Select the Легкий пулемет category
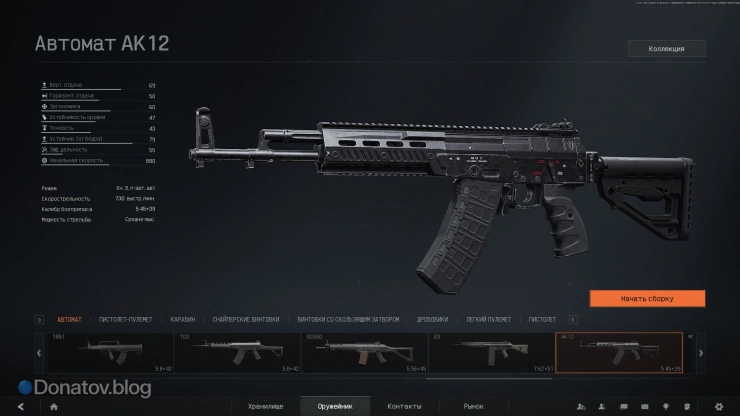The image size is (740, 416). point(489,319)
